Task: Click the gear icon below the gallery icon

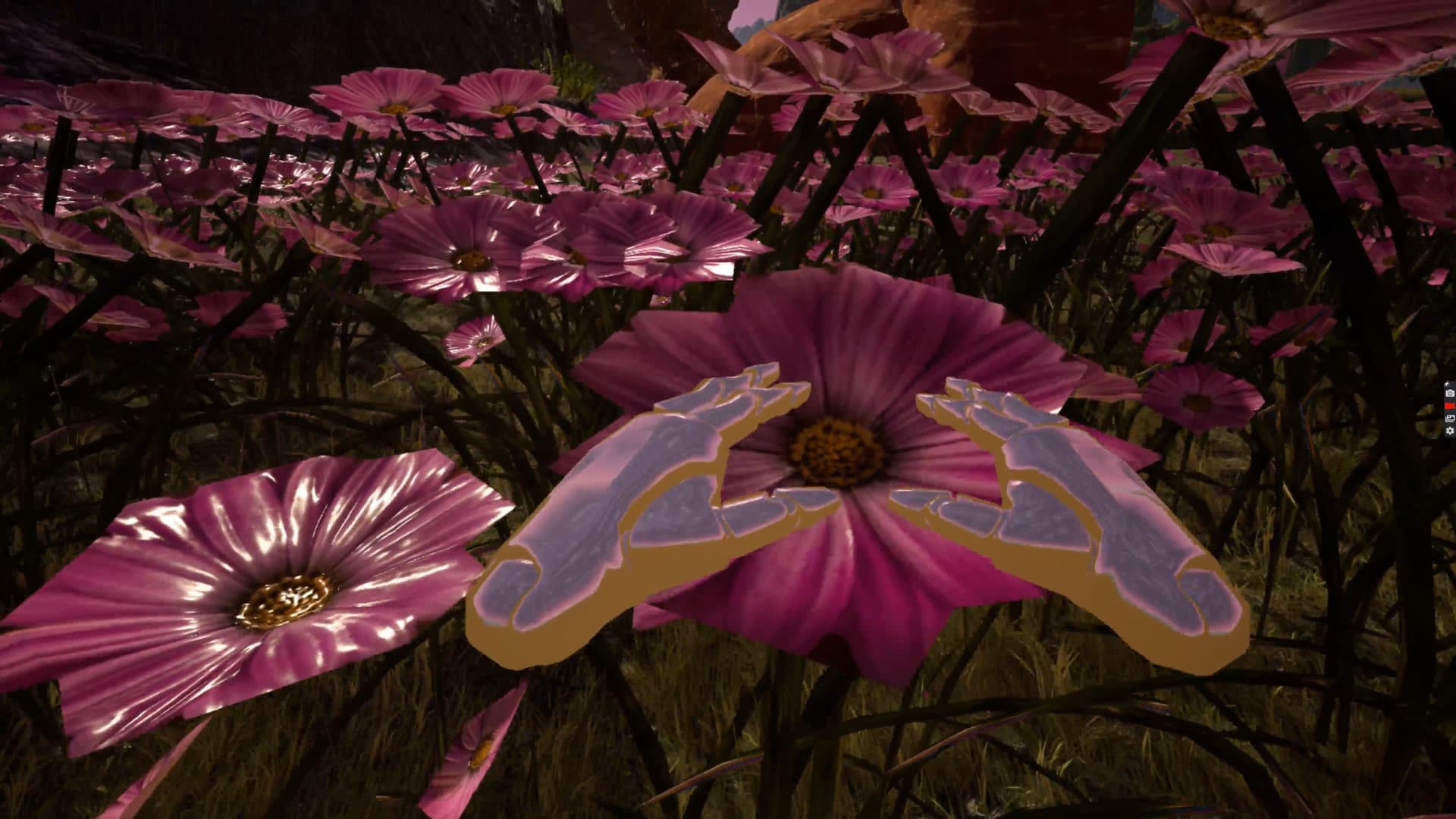Action: (x=1449, y=430)
